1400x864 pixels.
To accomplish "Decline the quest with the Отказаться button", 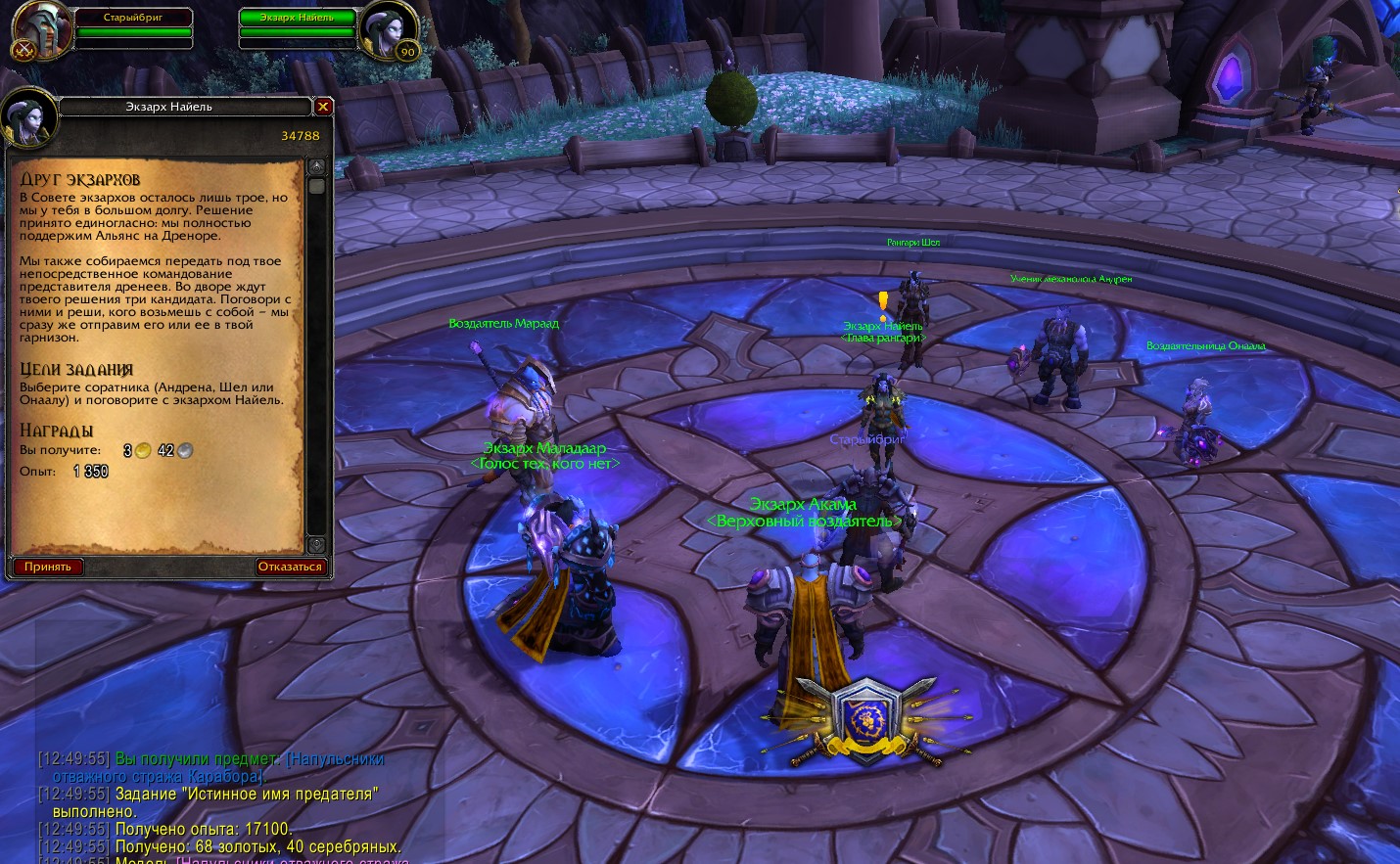I will coord(290,567).
